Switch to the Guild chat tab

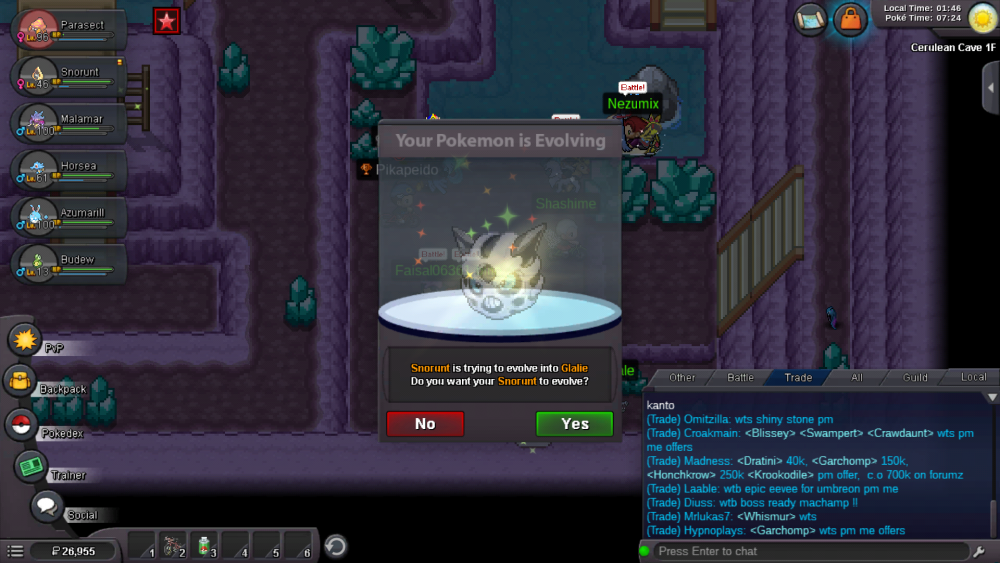(914, 378)
